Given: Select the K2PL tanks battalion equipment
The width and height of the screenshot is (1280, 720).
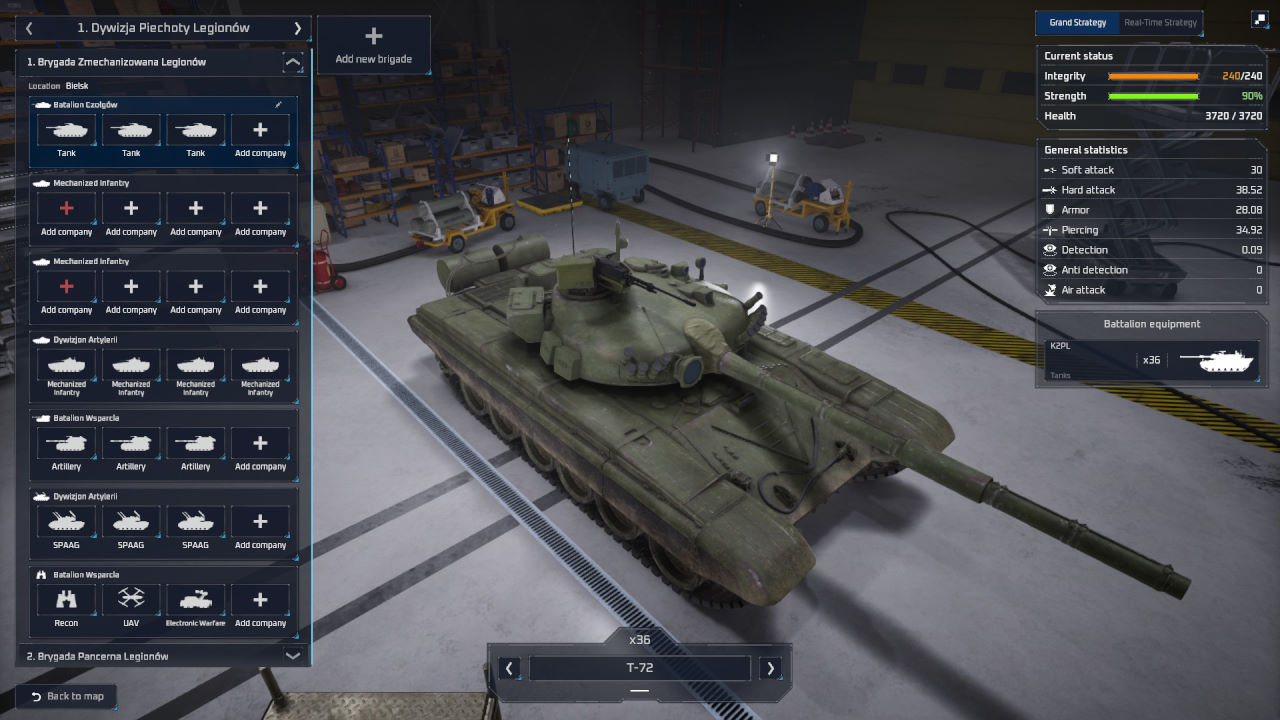Looking at the screenshot, I should (x=1151, y=360).
